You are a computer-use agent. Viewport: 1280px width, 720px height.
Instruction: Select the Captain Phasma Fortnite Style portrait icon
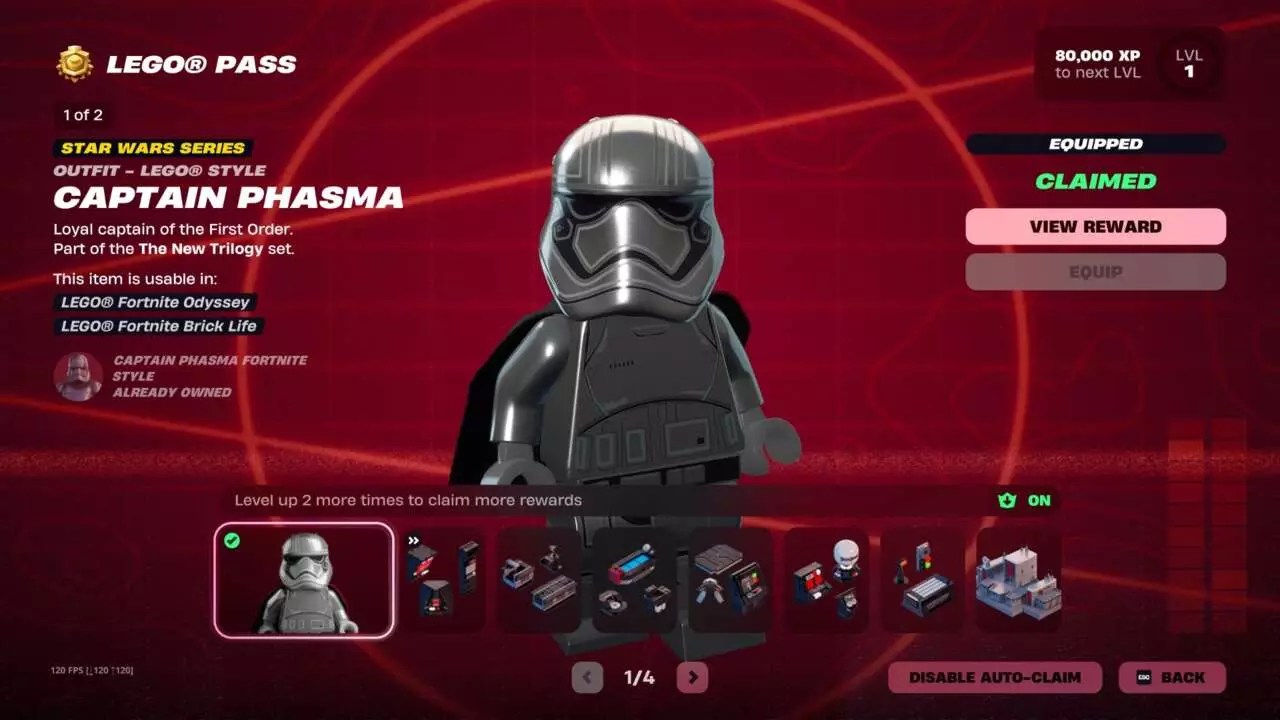[x=78, y=377]
